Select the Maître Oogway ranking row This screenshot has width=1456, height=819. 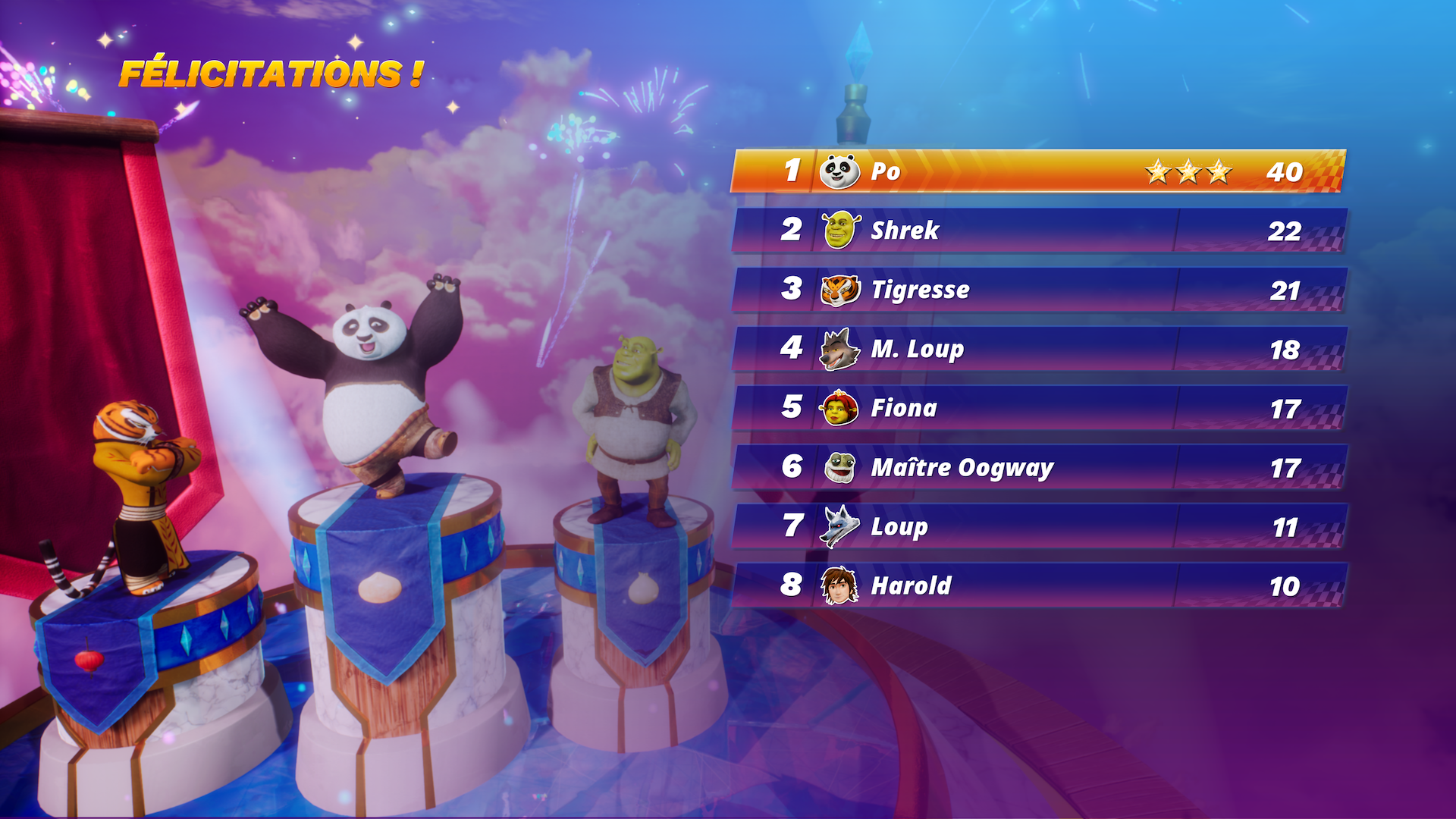tap(1037, 467)
